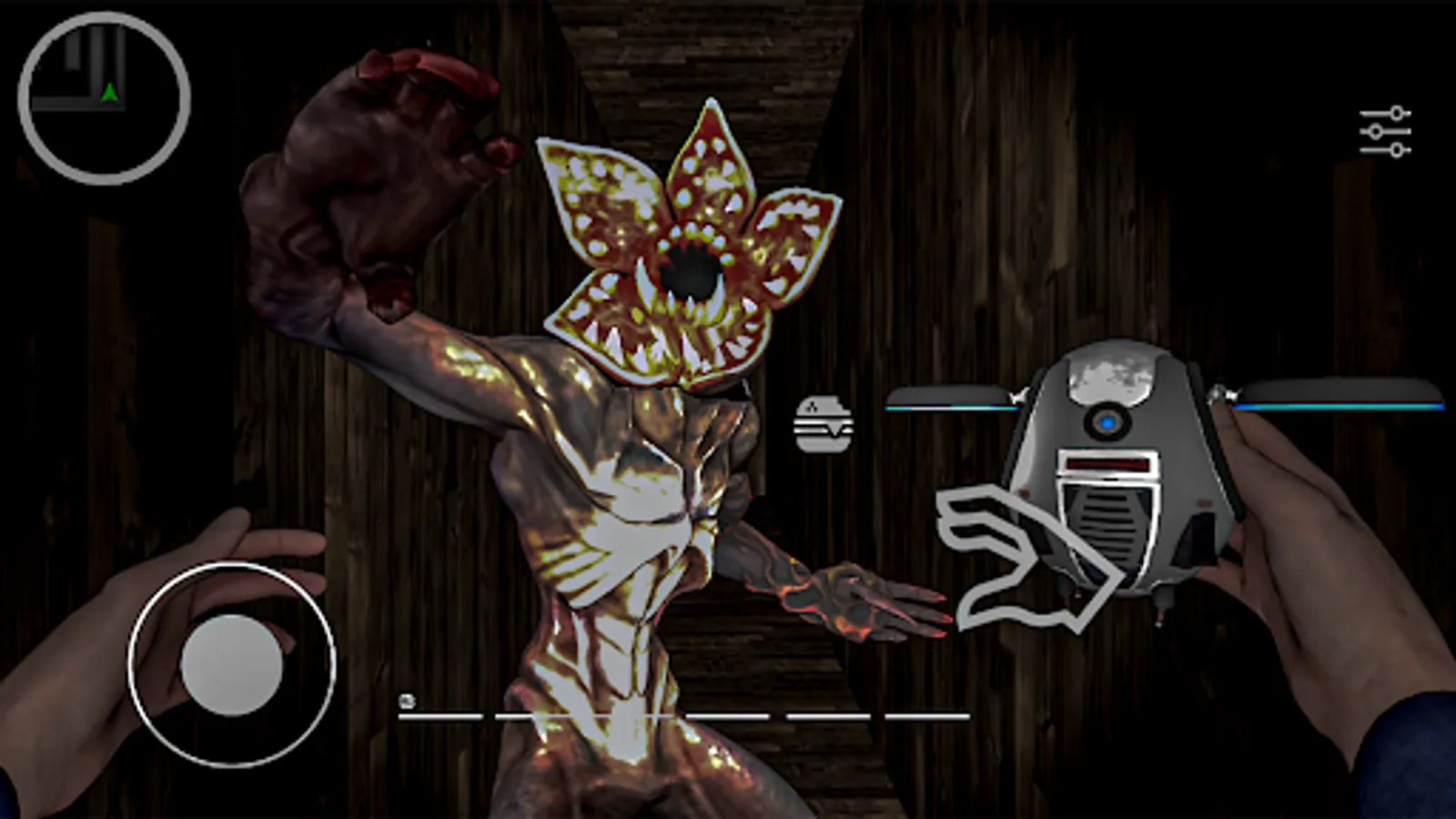
Task: Tap the burger food pickup icon
Action: click(x=822, y=421)
